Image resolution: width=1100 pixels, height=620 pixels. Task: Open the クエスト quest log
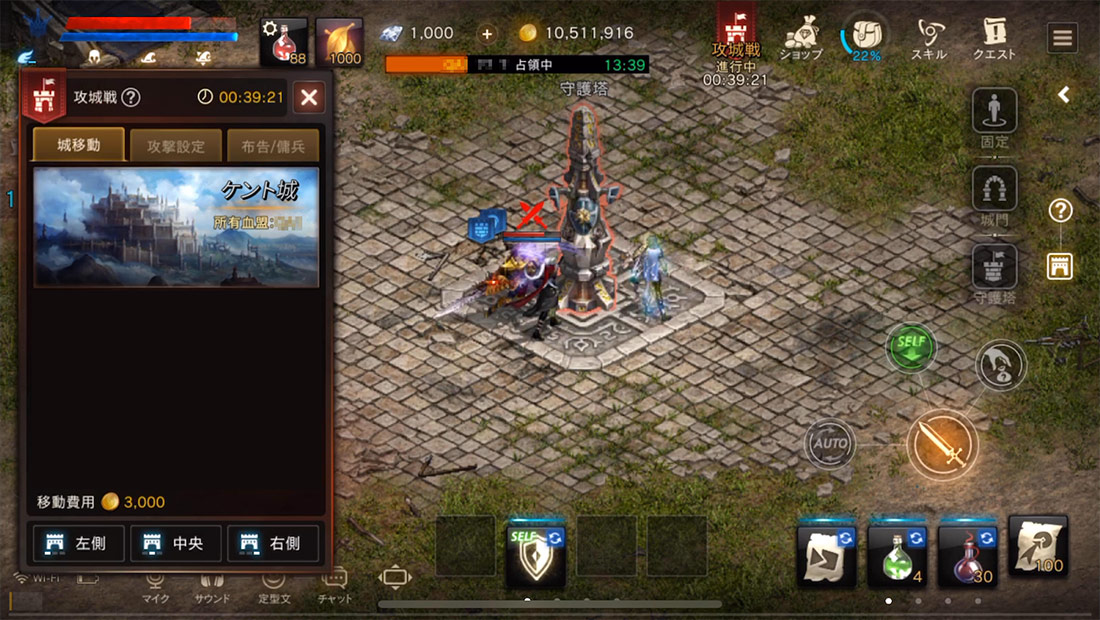pyautogui.click(x=994, y=40)
